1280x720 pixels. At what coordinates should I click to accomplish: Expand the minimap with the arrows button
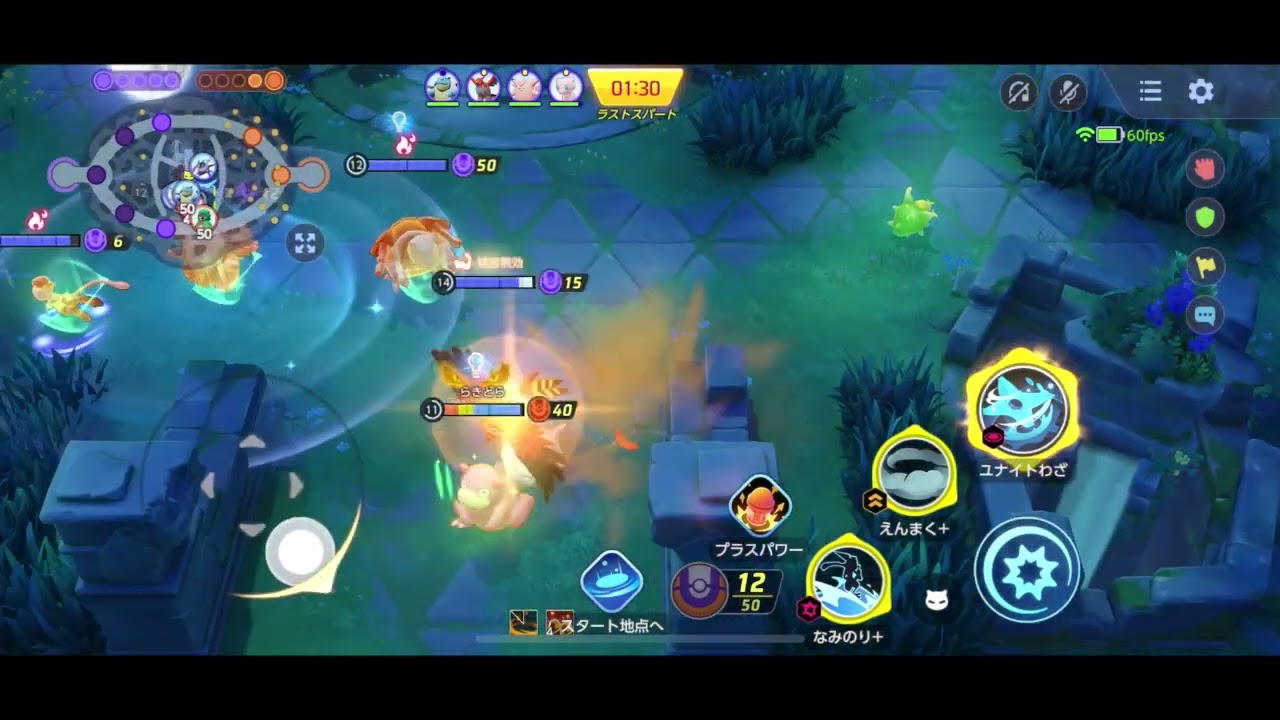(305, 243)
